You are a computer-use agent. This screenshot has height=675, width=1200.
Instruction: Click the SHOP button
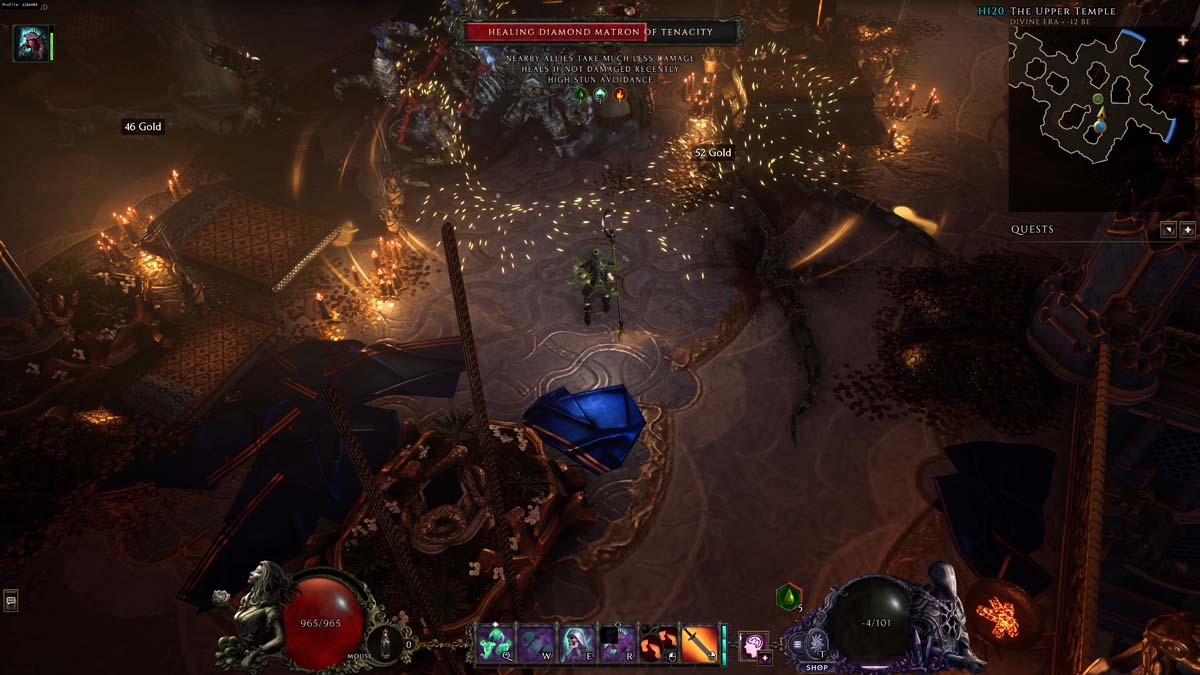coord(816,667)
